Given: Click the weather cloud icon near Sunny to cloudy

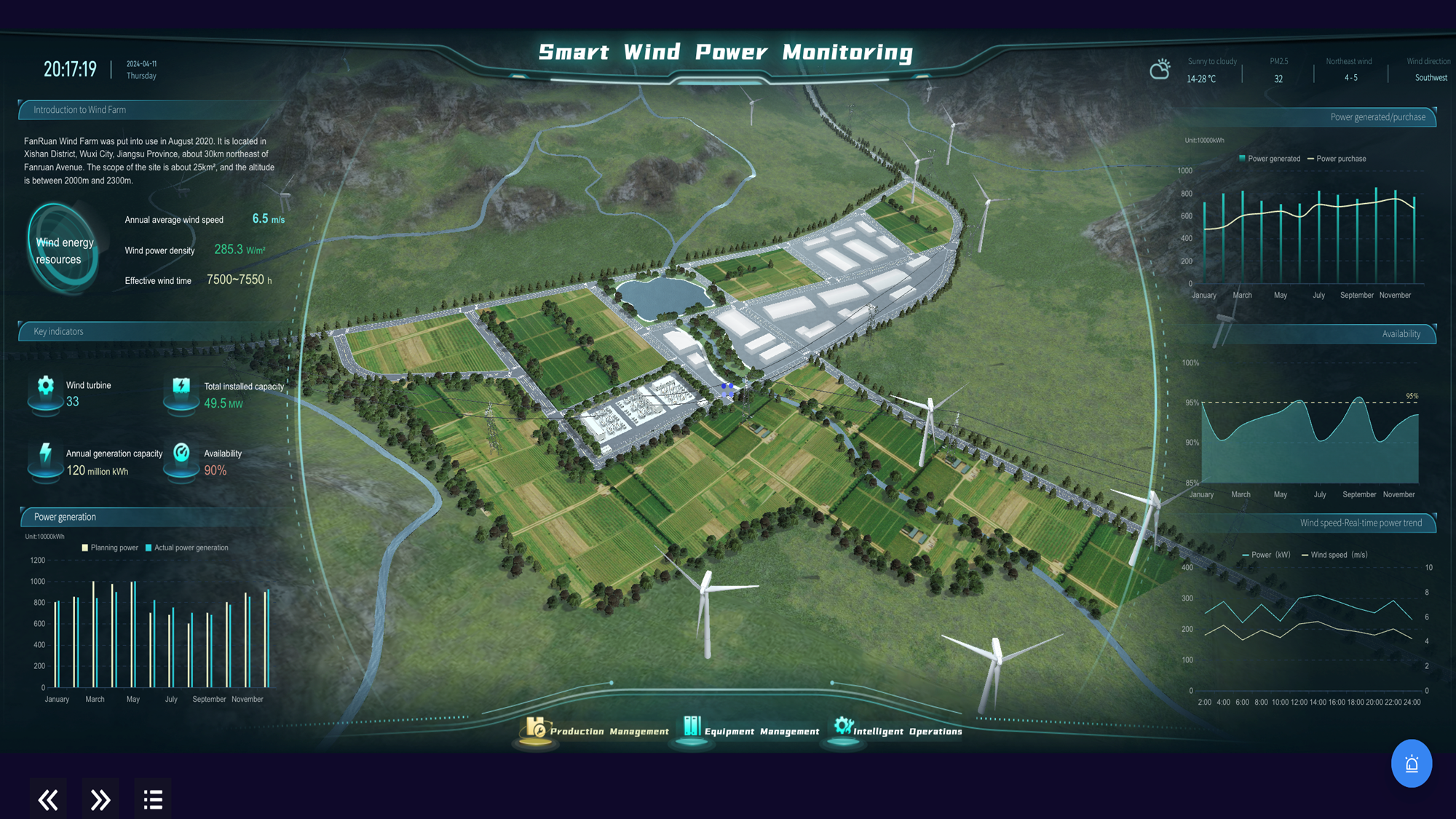Looking at the screenshot, I should (x=1160, y=69).
